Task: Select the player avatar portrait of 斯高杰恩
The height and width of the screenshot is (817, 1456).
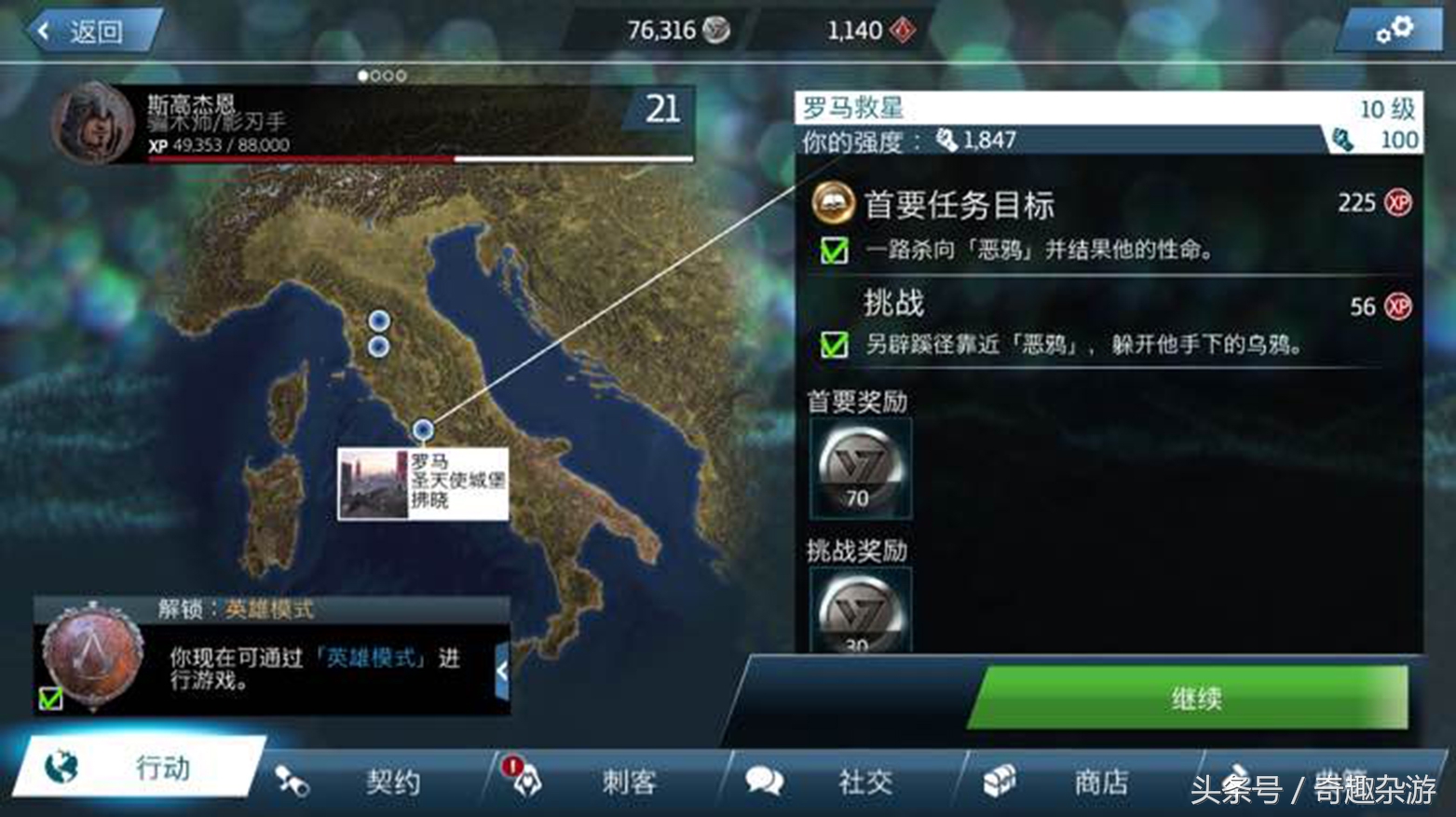Action: coord(94,127)
